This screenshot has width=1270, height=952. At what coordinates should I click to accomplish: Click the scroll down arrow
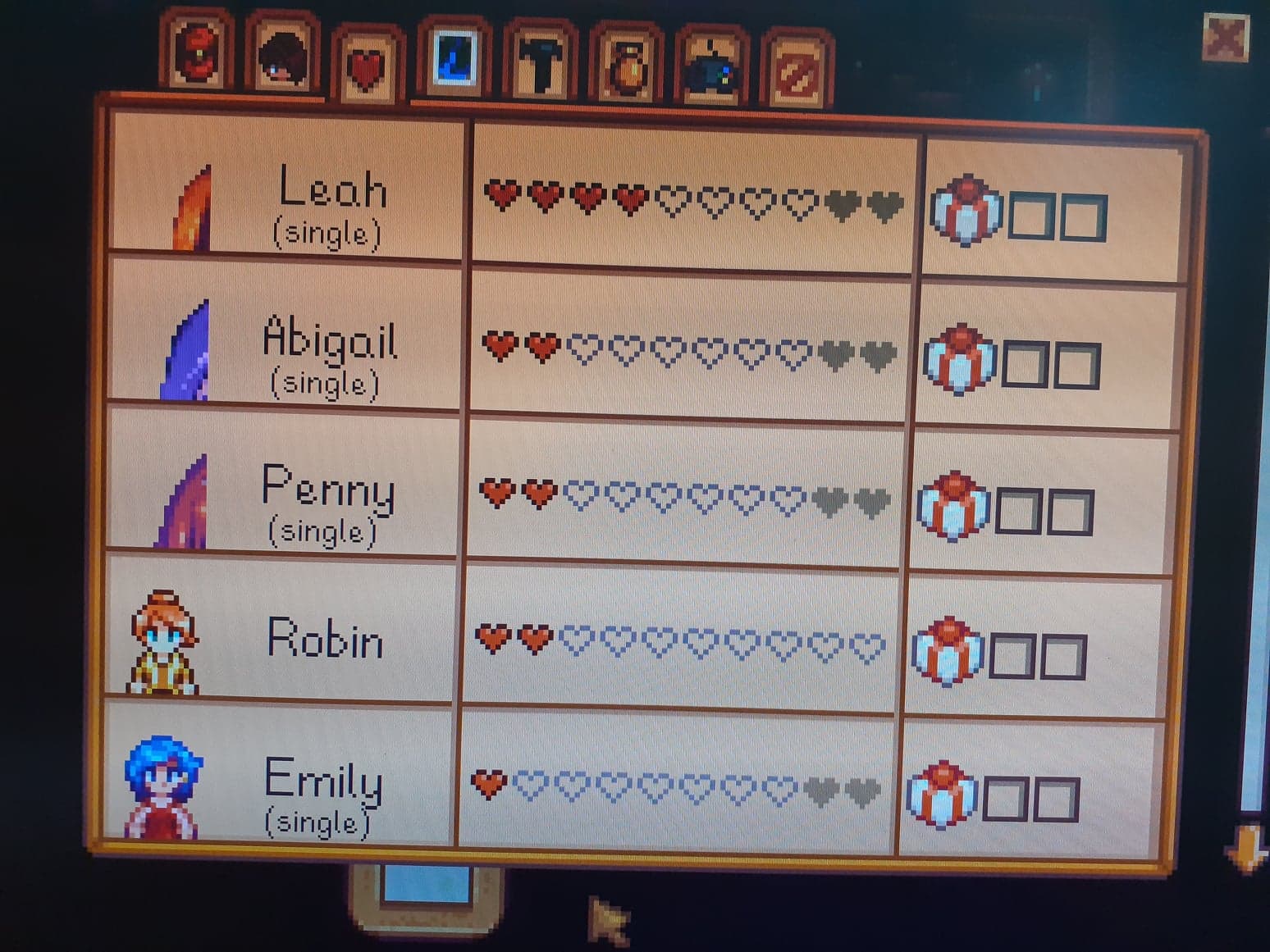1247,846
